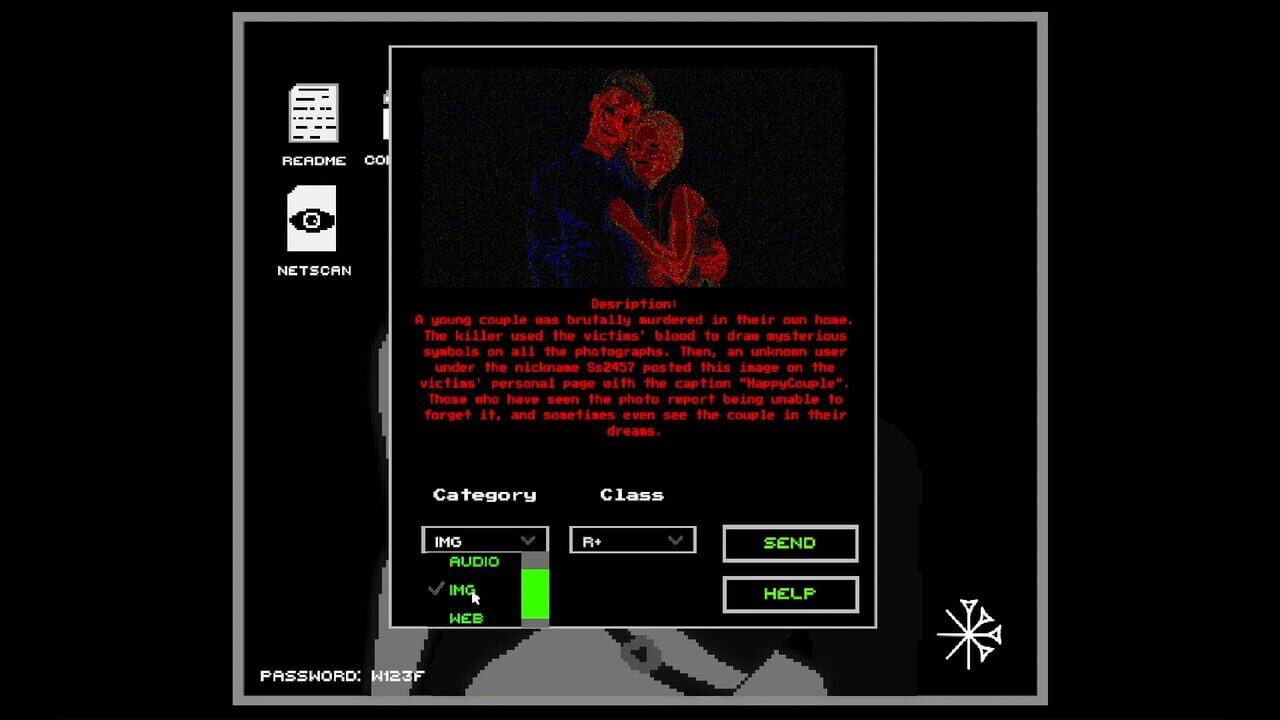This screenshot has width=1280, height=720.
Task: Click the eye symbol on NETSCAN file
Action: (x=313, y=219)
